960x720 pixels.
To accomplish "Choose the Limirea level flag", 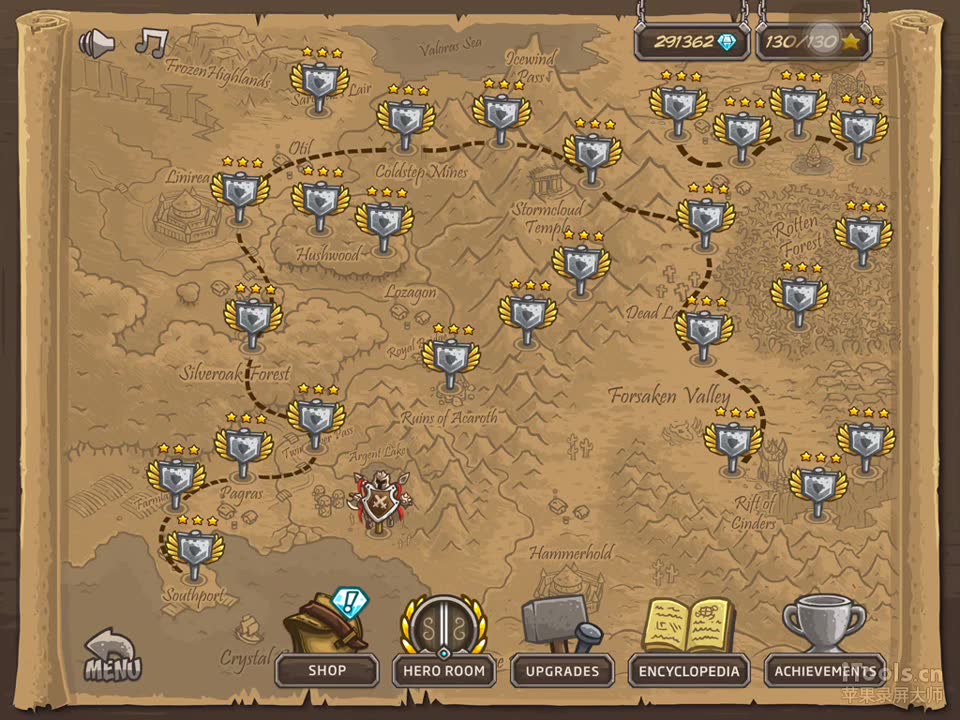I will (240, 190).
